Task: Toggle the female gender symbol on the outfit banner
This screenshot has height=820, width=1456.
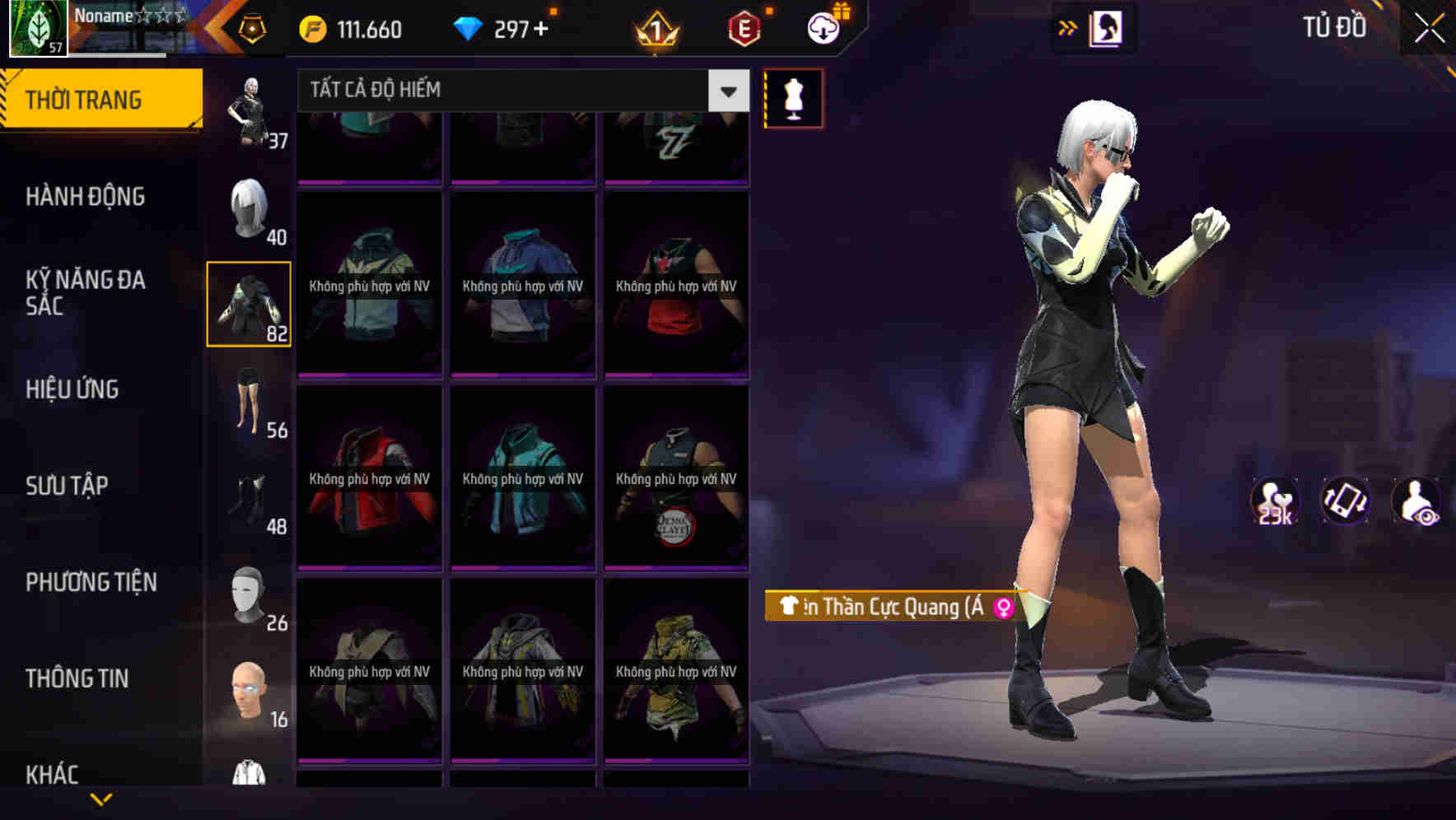Action: (1003, 608)
